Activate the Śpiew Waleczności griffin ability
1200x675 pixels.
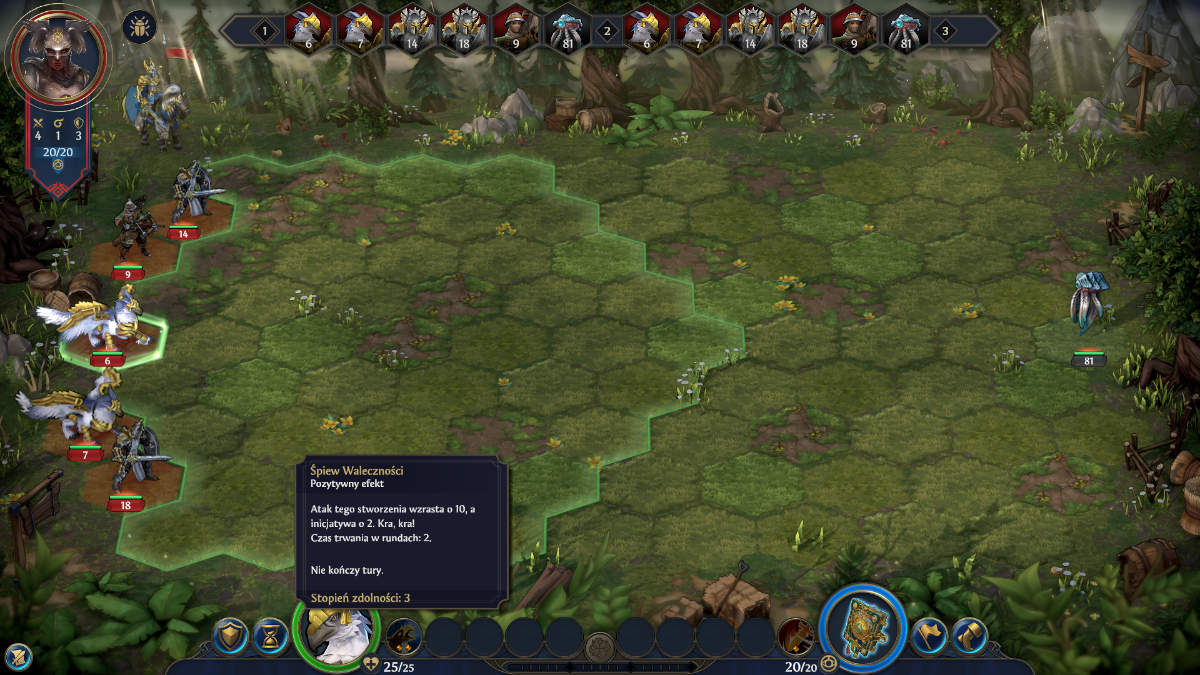click(x=404, y=635)
